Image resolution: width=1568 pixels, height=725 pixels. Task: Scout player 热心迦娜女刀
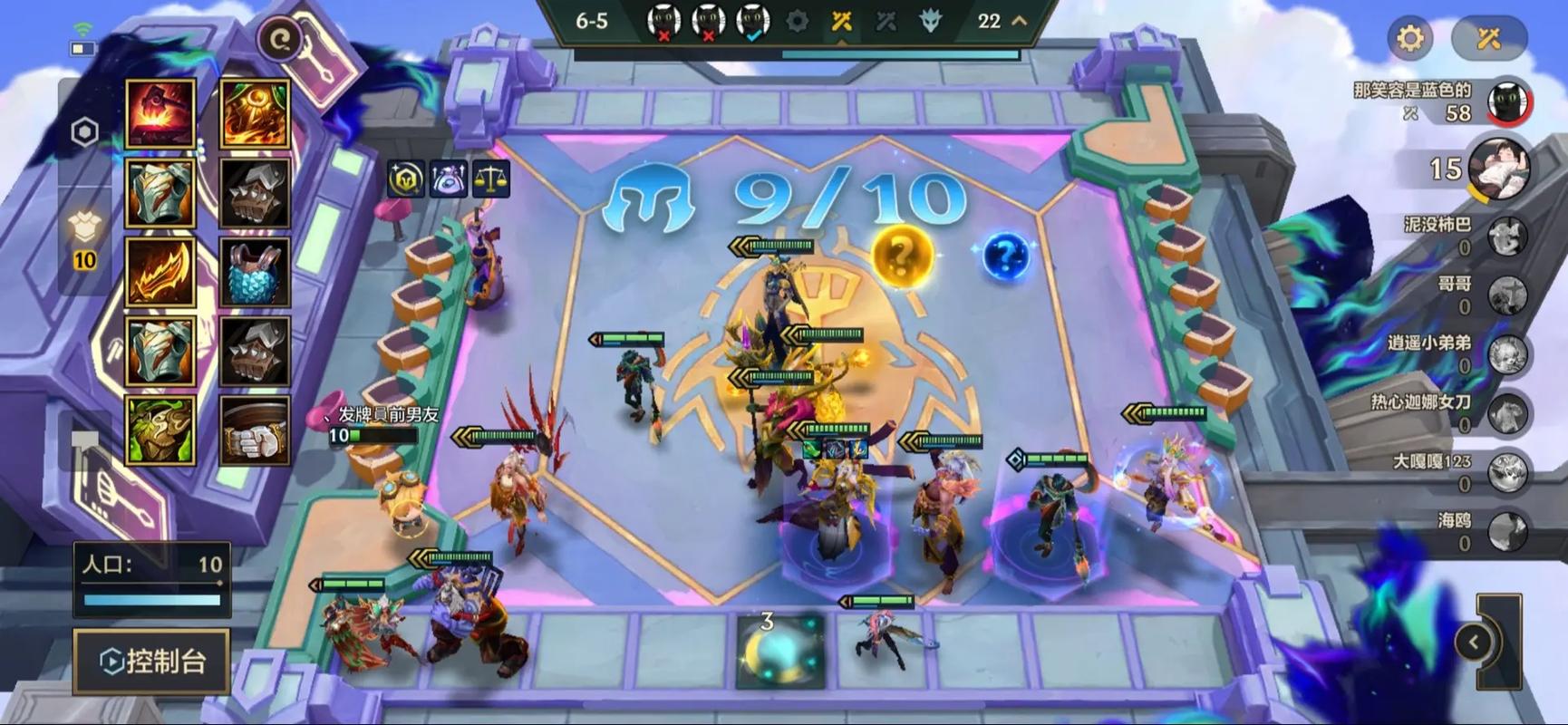click(x=1508, y=414)
